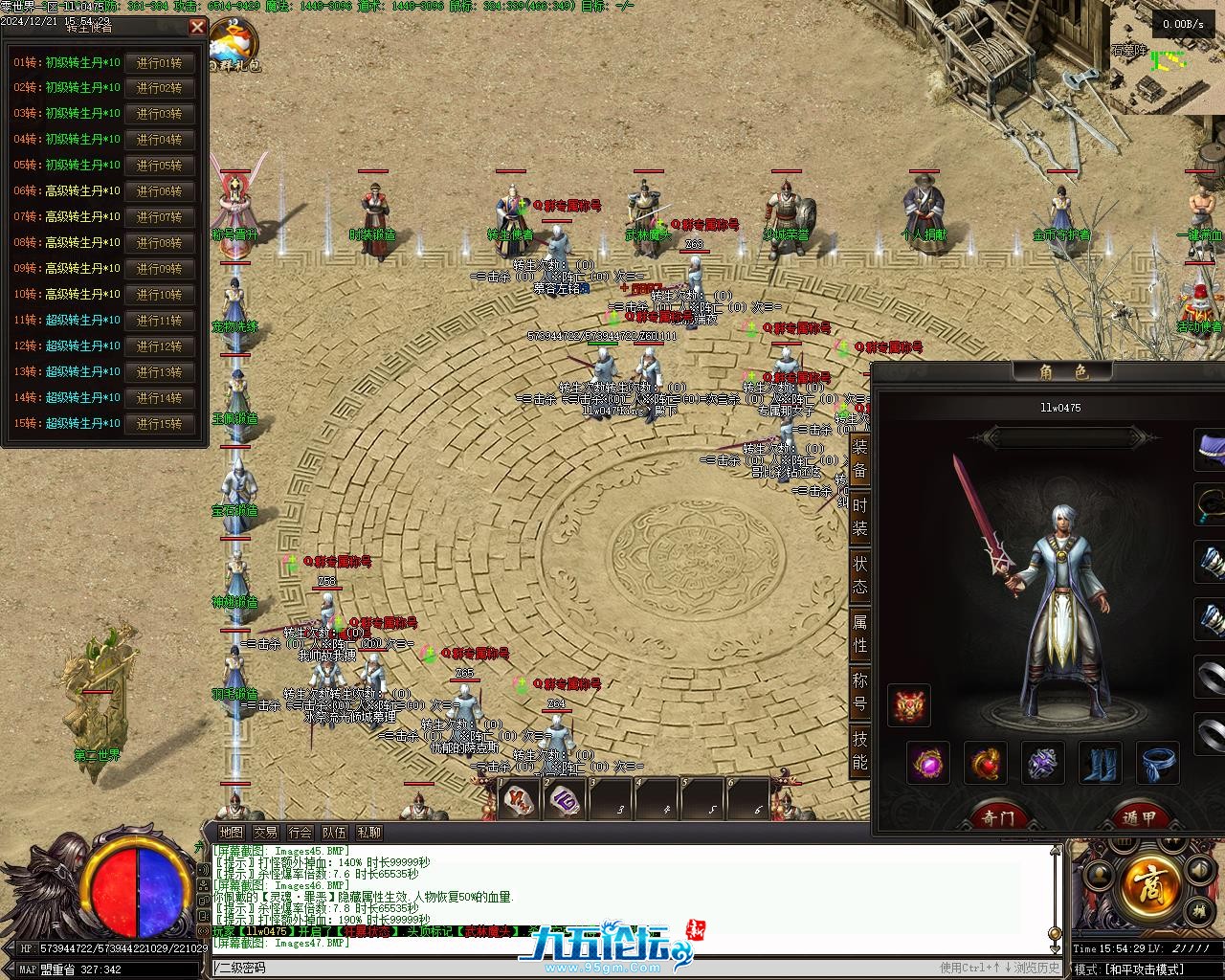Use the purple rune in hotbar slot 2
1225x980 pixels.
coord(565,800)
